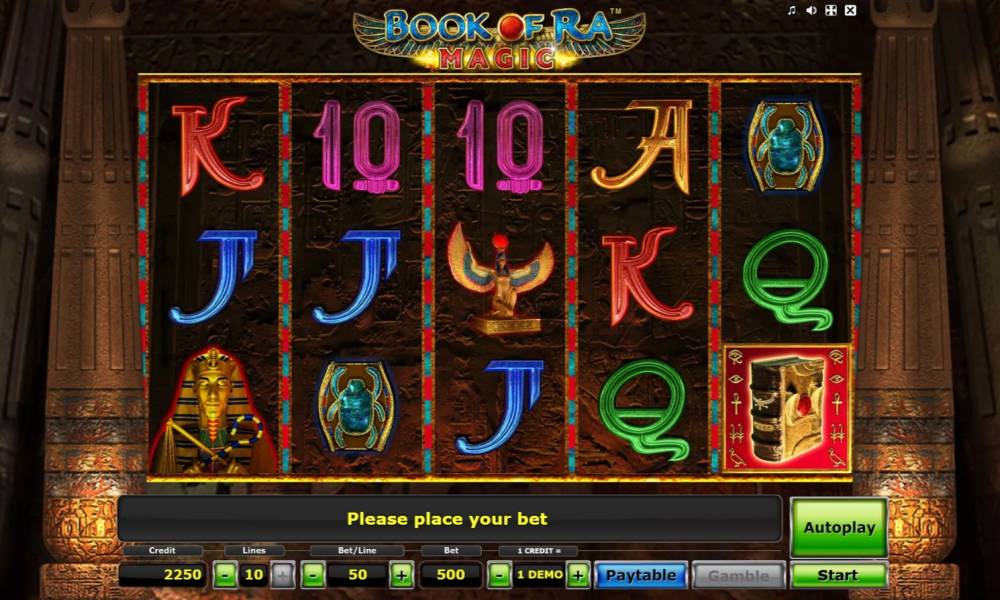Raise the Bet/Line amount
The width and height of the screenshot is (1000, 600).
(x=401, y=575)
